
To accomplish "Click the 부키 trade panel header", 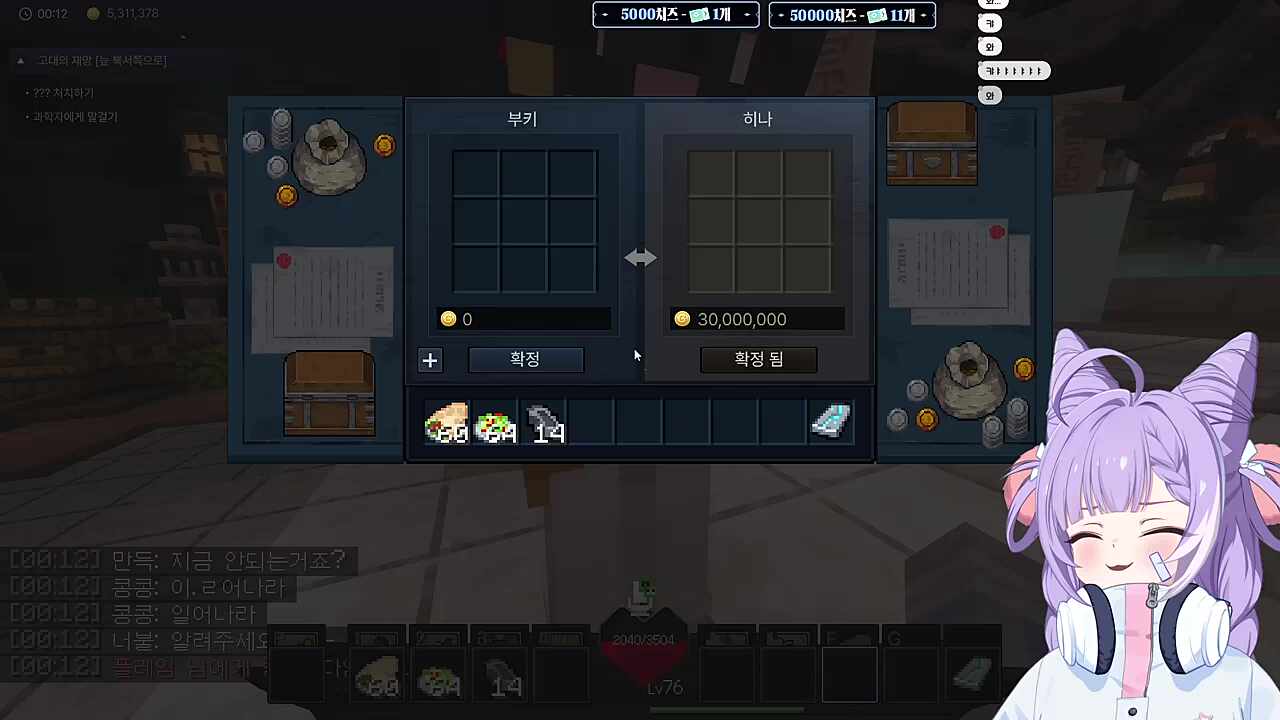I will click(521, 119).
